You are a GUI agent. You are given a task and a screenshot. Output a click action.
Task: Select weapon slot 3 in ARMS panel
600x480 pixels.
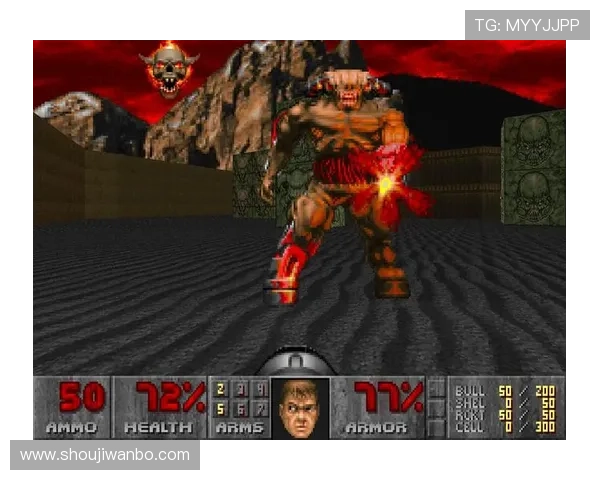(240, 389)
